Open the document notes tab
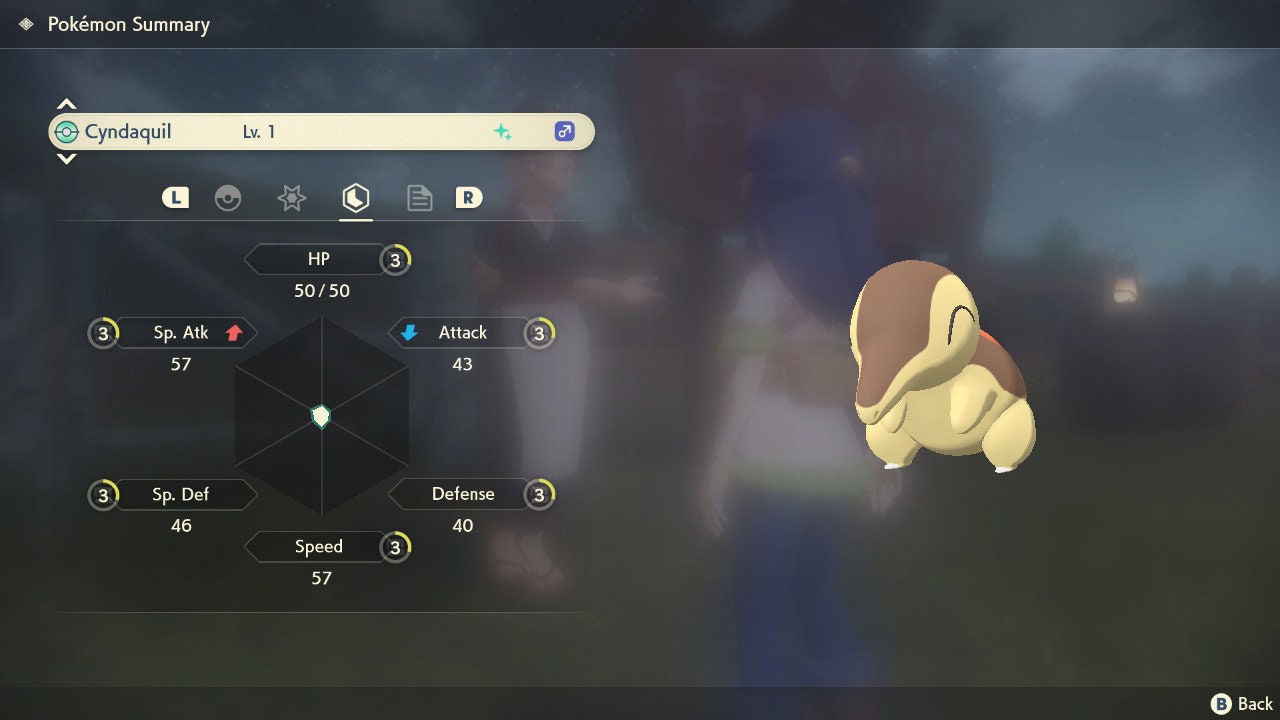 tap(419, 198)
